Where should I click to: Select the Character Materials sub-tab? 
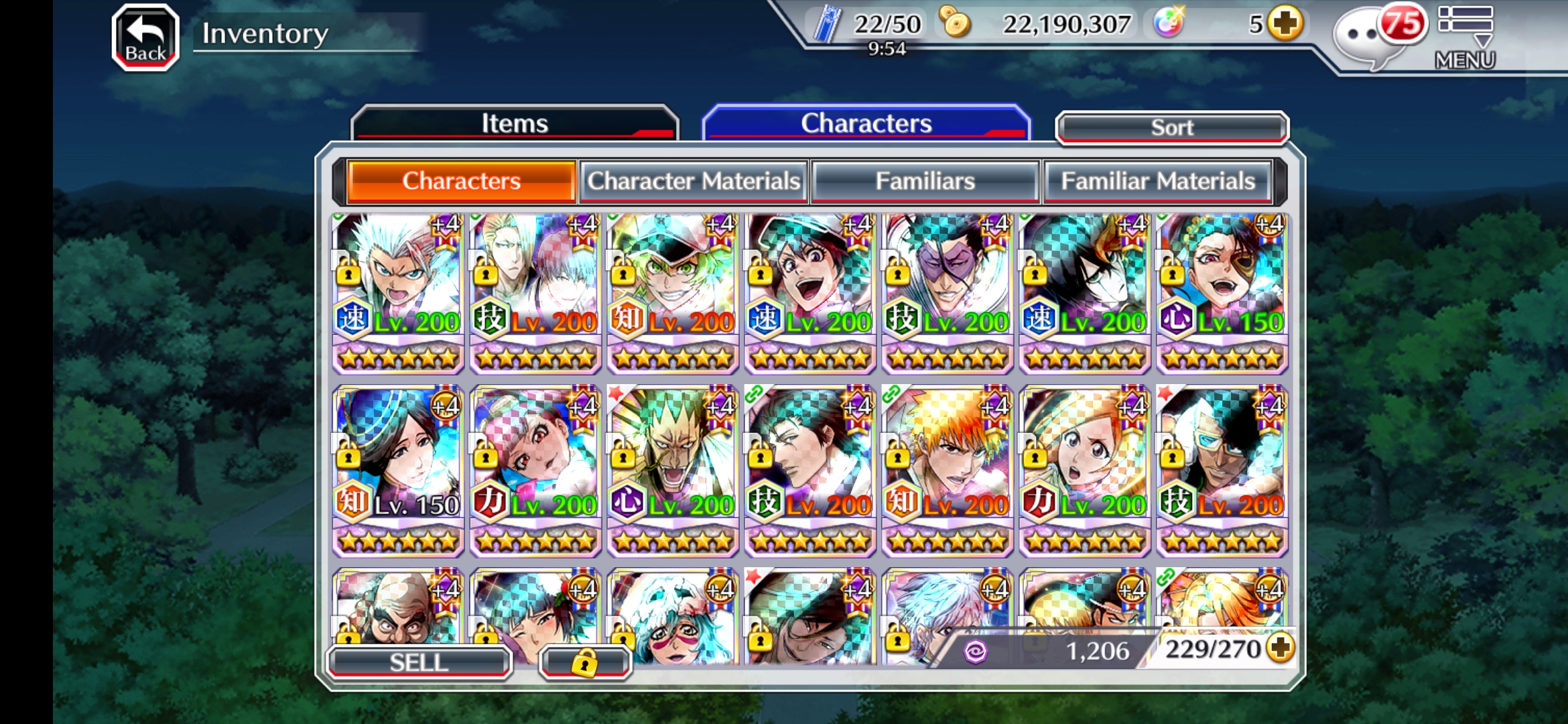(x=694, y=181)
